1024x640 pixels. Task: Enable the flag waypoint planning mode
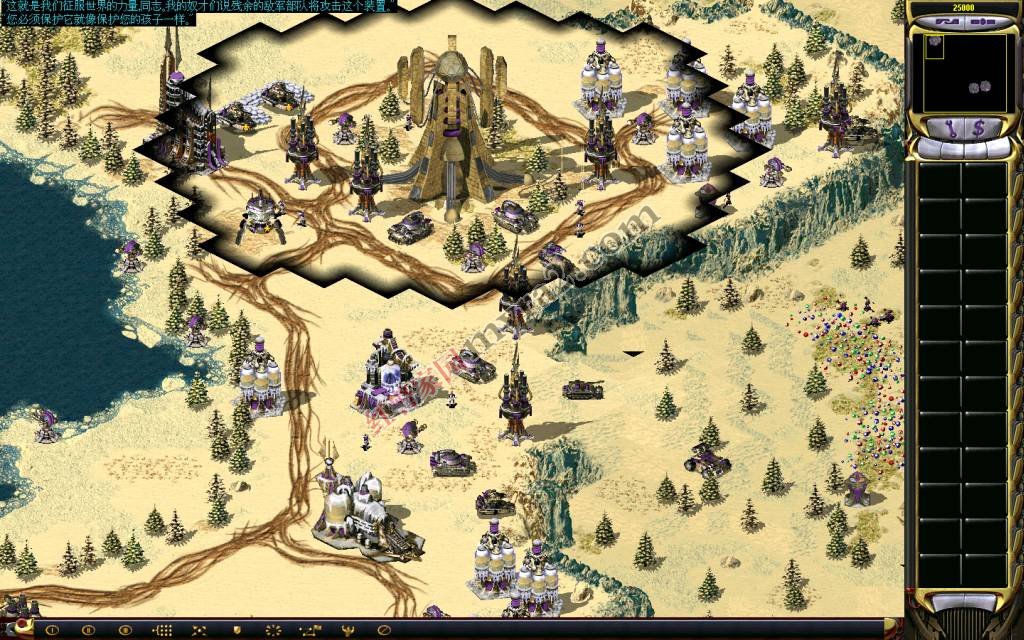click(309, 630)
